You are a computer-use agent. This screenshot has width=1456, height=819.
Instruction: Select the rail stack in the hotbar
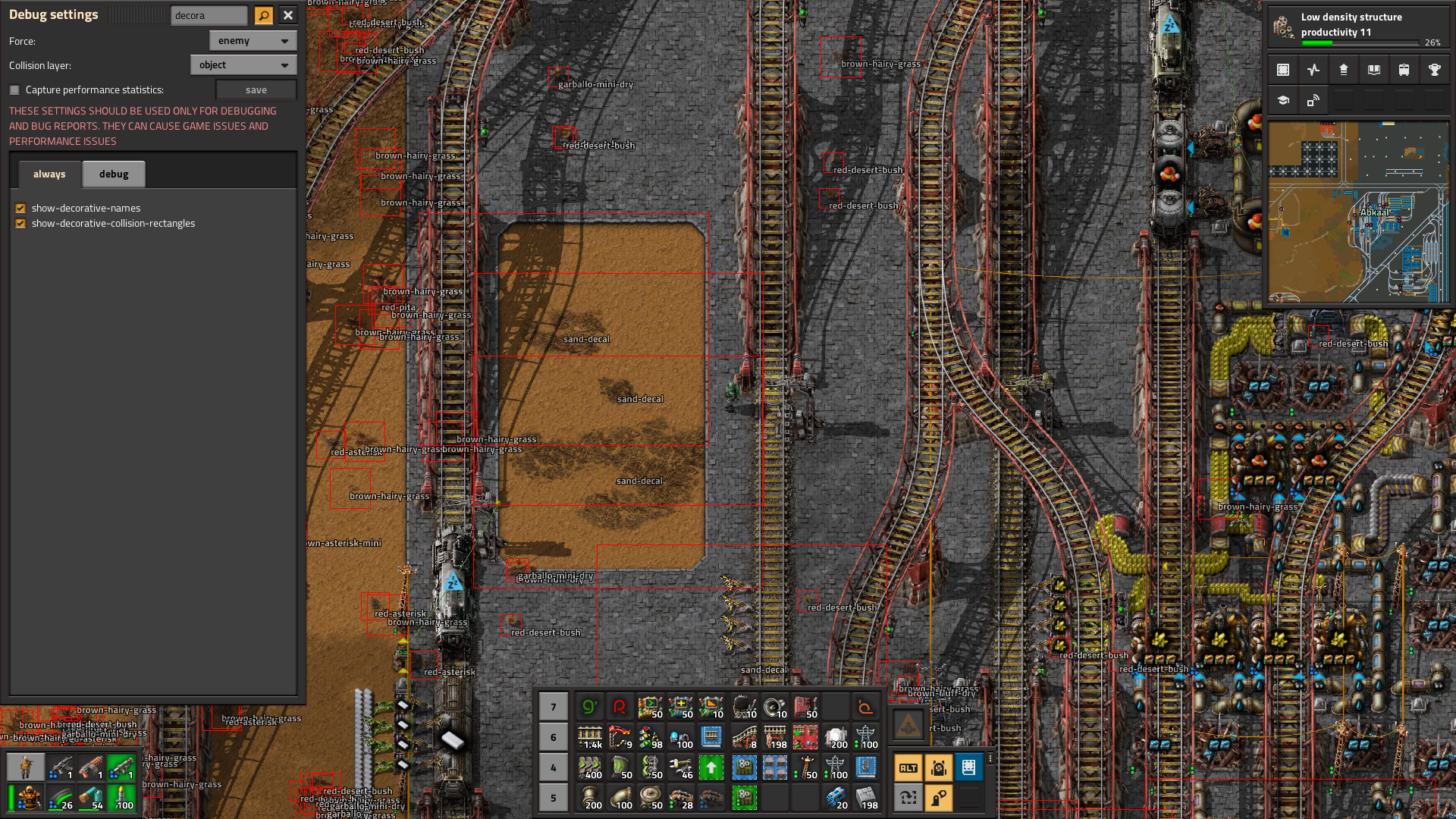point(589,737)
